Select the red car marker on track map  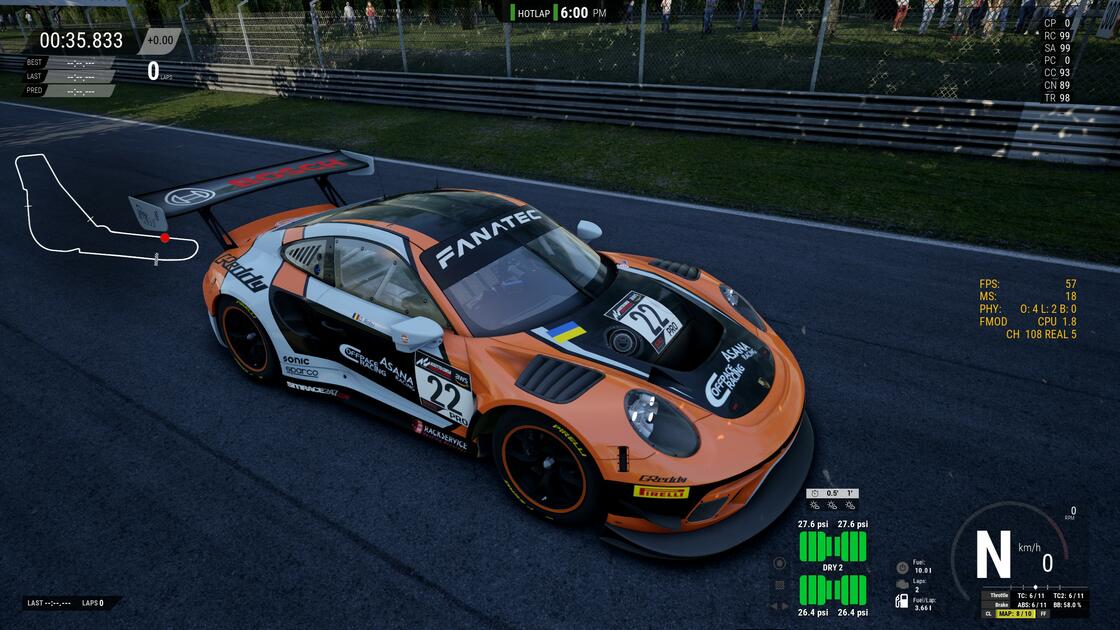[165, 238]
